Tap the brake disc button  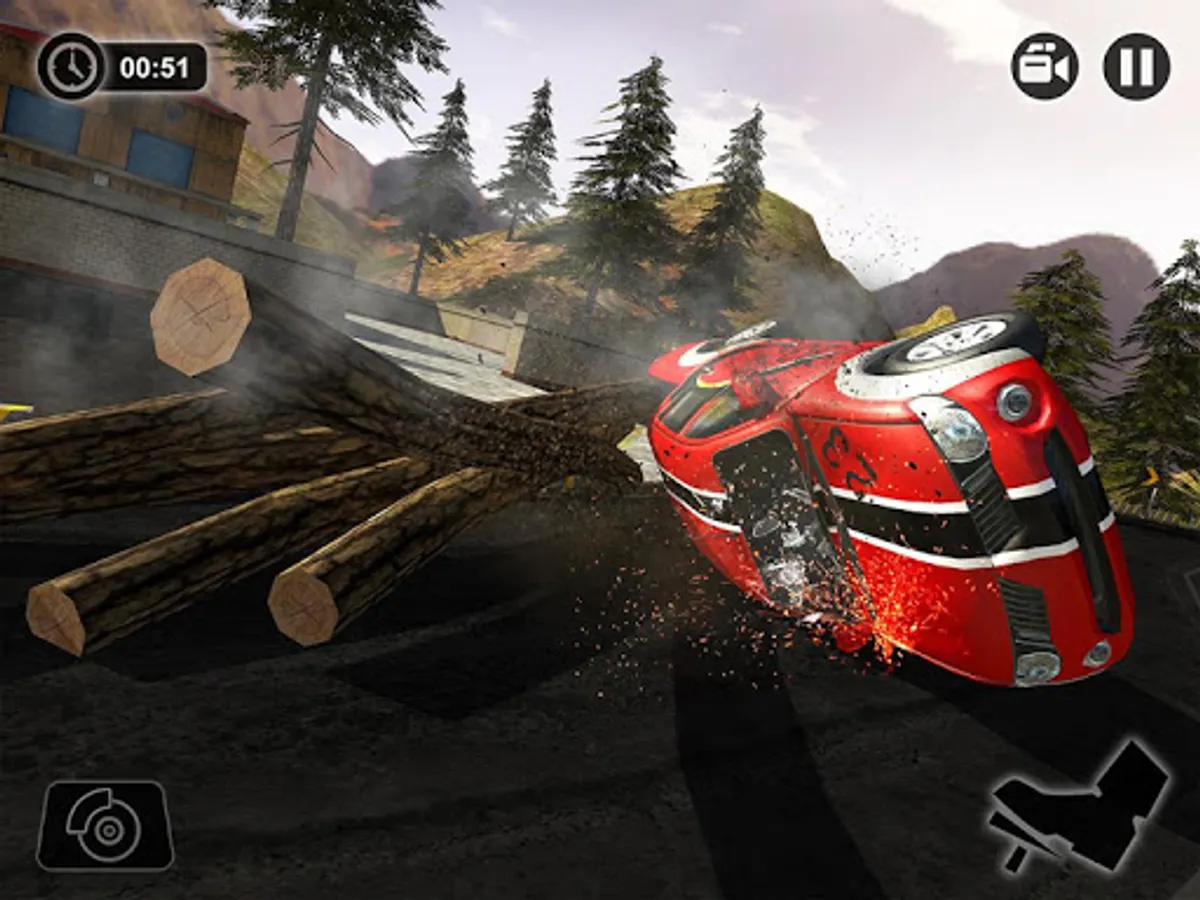[105, 825]
